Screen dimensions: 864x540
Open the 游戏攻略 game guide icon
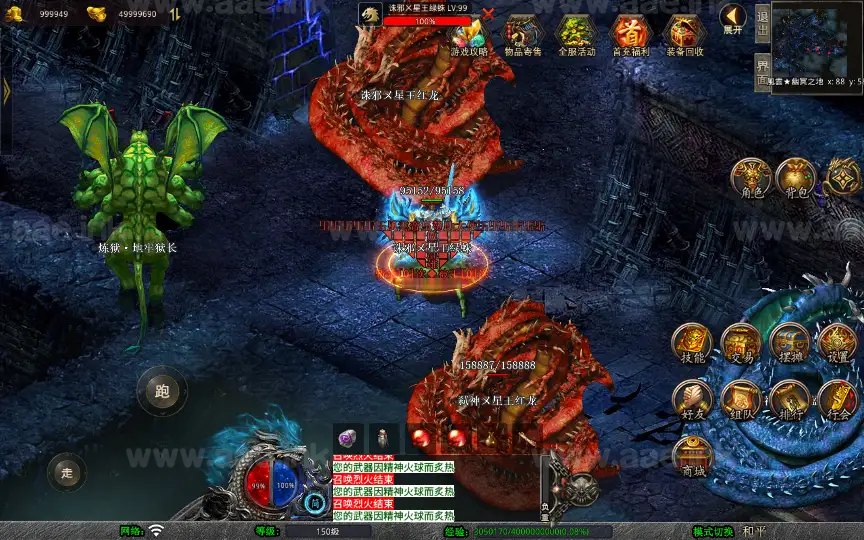470,34
